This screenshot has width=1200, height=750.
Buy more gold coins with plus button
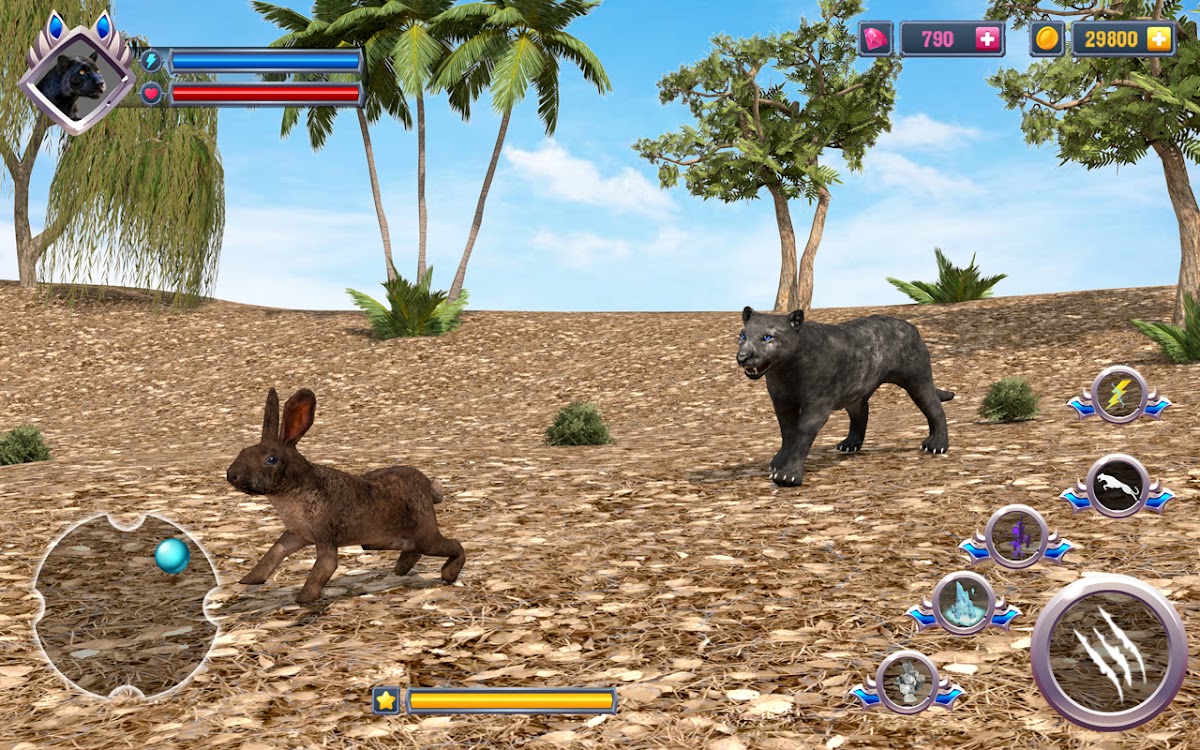[x=1158, y=39]
